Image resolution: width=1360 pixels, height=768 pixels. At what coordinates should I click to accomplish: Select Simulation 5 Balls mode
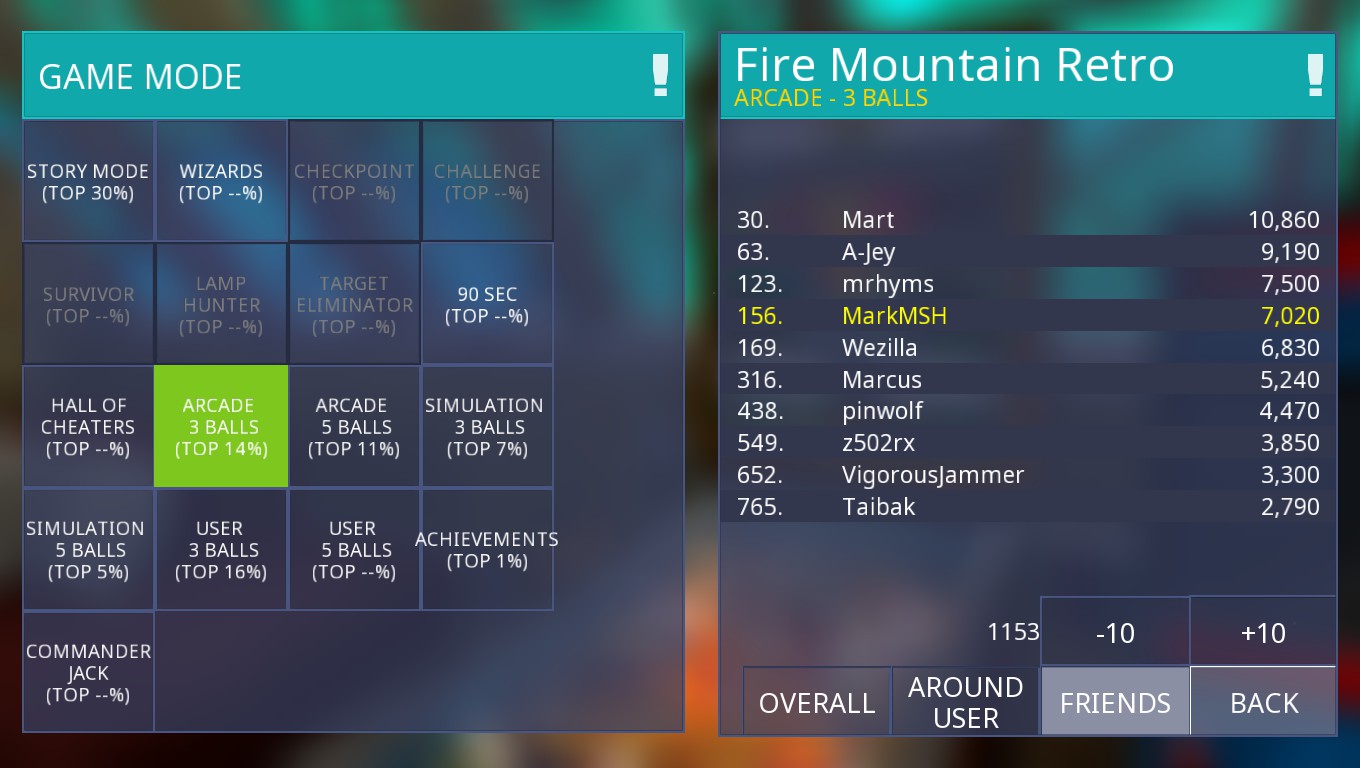(88, 550)
